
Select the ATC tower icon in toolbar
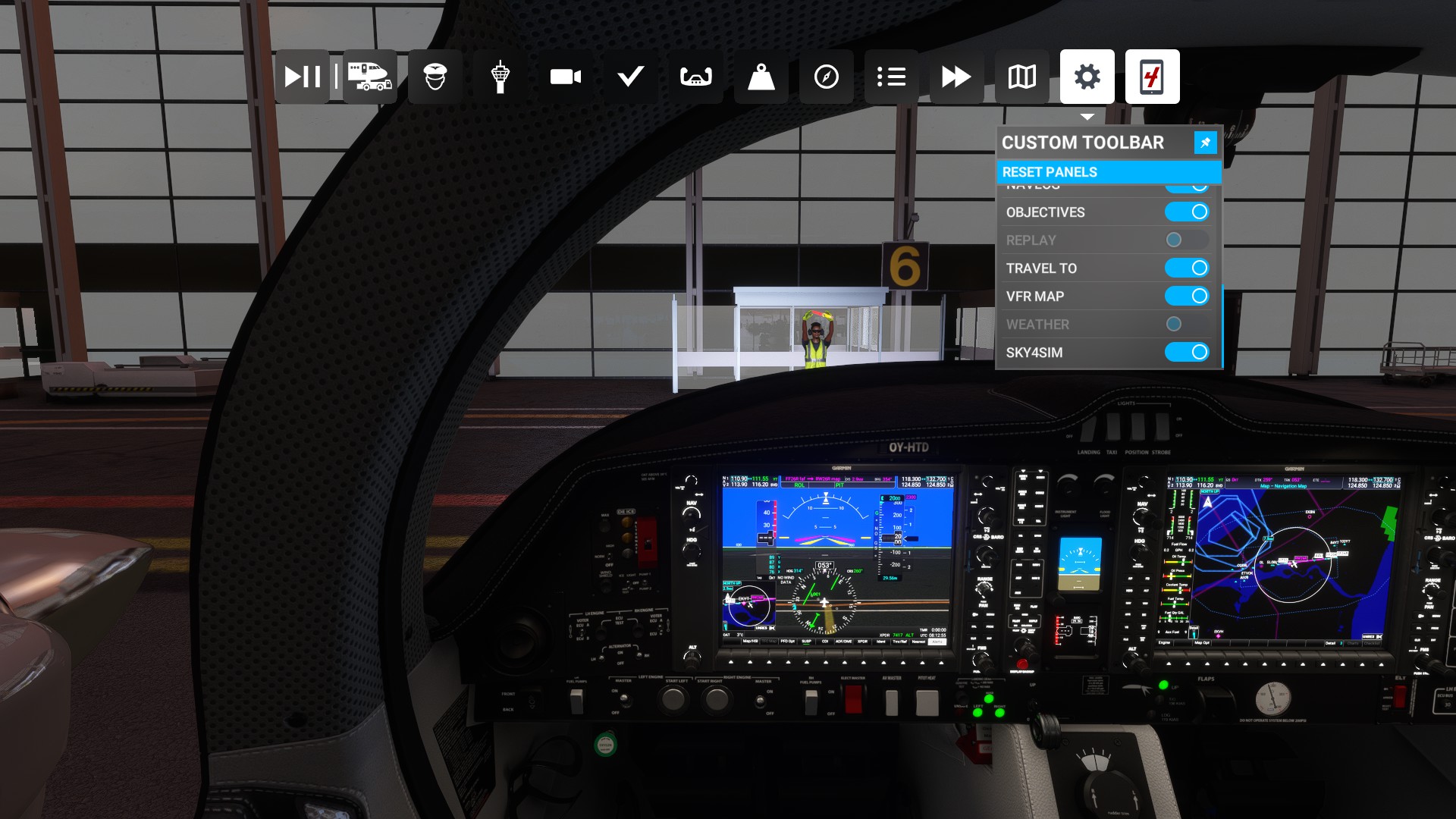pos(500,76)
